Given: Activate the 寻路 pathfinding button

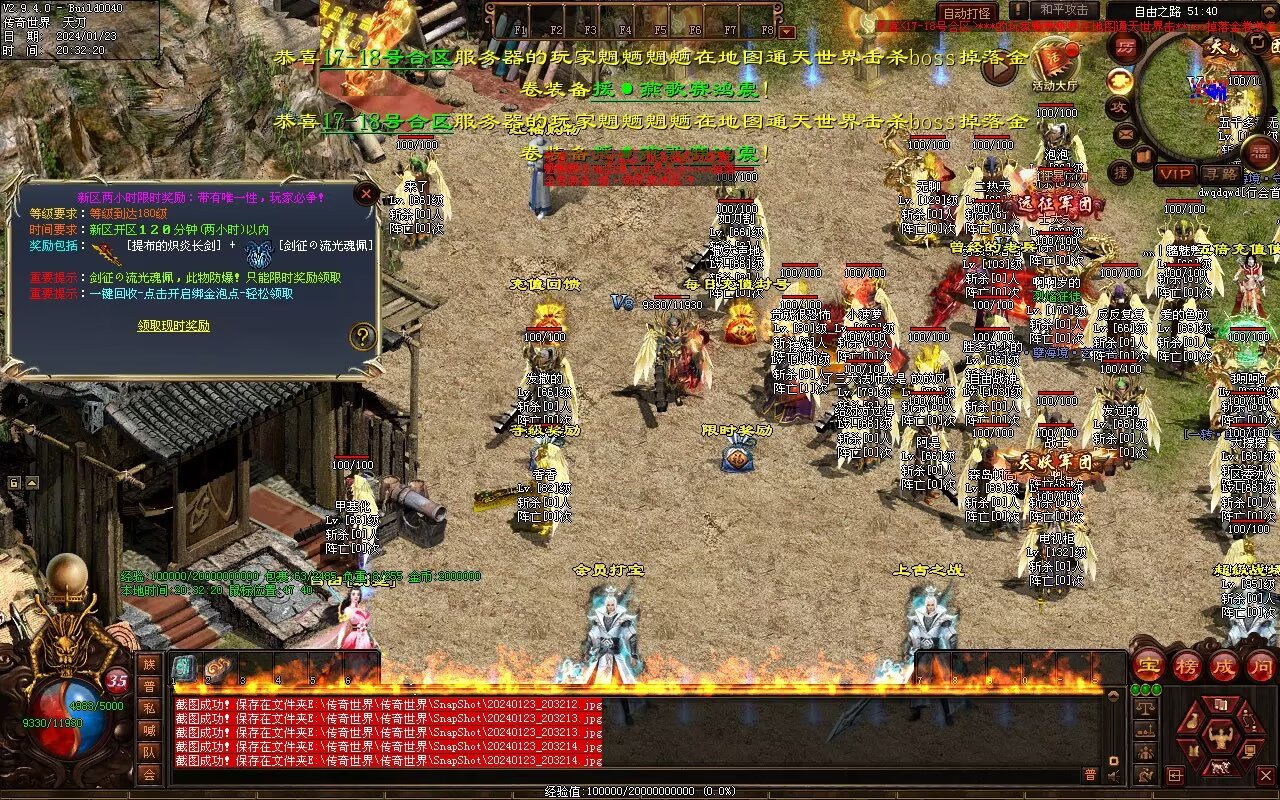Looking at the screenshot, I should (x=1219, y=174).
